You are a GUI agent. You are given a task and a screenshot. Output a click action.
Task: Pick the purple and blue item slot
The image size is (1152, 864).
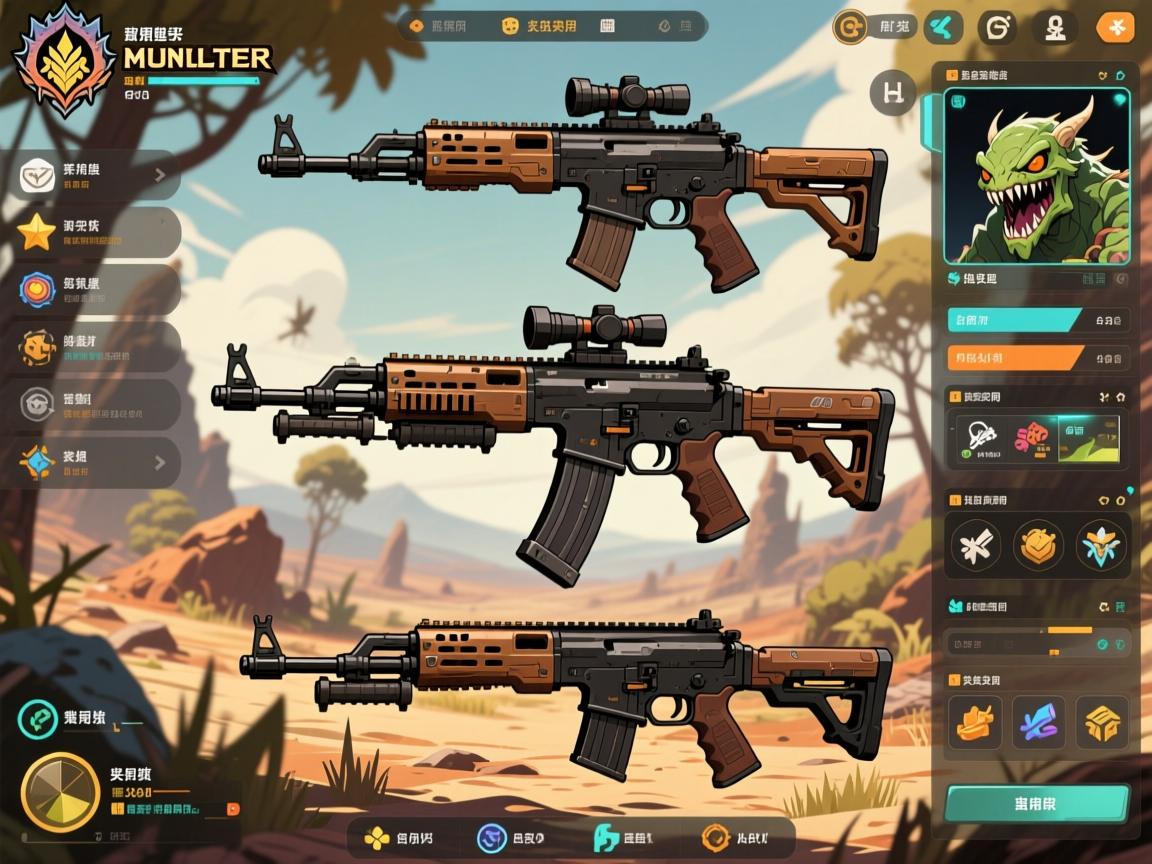[x=1038, y=722]
